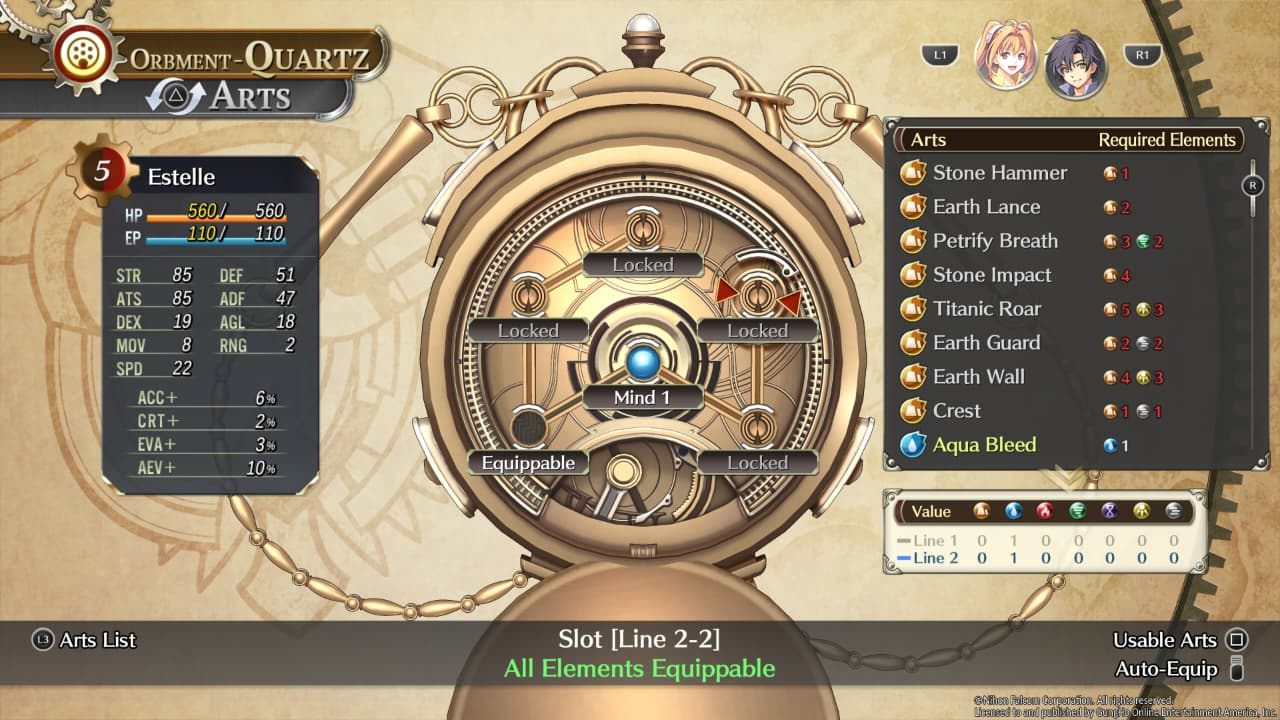The image size is (1280, 720).
Task: Select the Aqua Bleed water art
Action: (984, 445)
